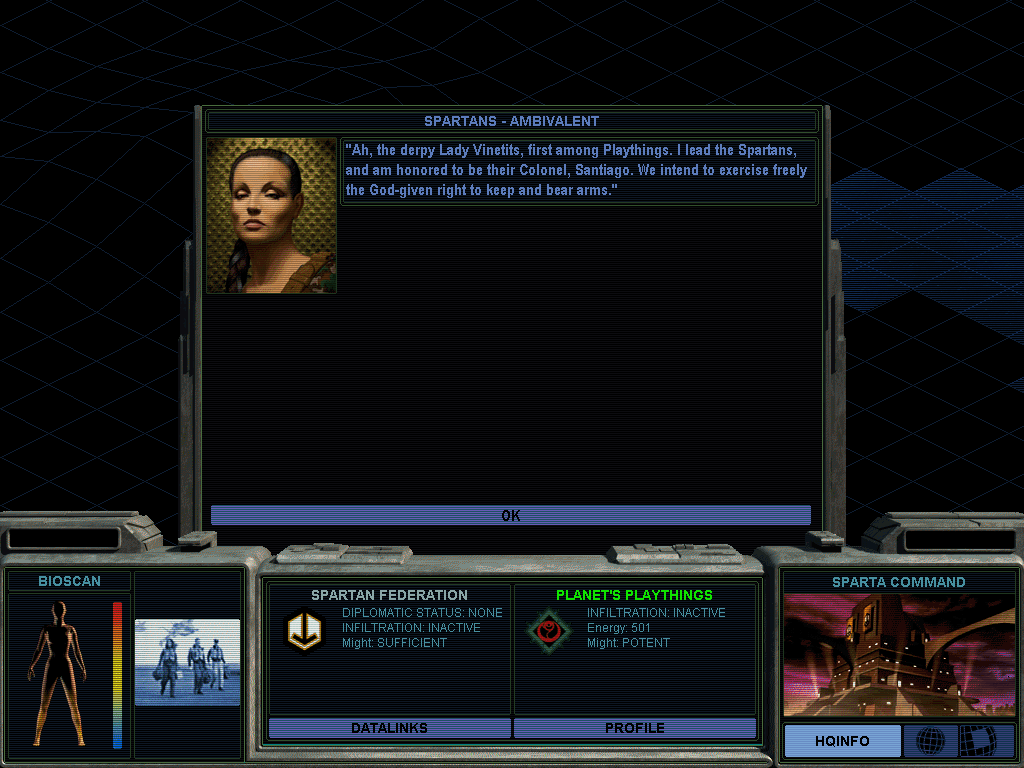Open the Datalinks entry for the Spartans

[x=389, y=728]
